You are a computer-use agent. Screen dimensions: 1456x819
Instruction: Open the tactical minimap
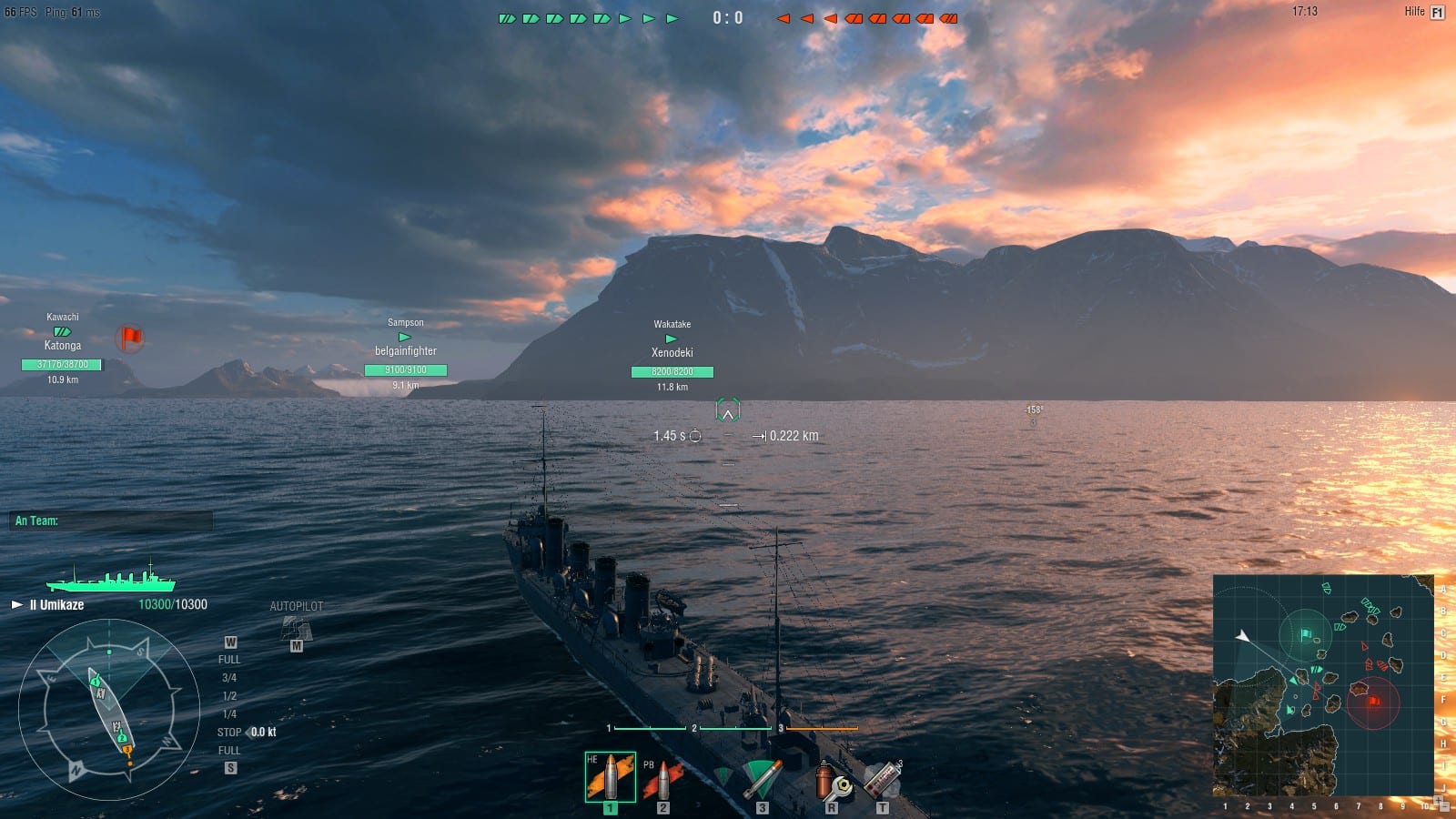click(1324, 684)
